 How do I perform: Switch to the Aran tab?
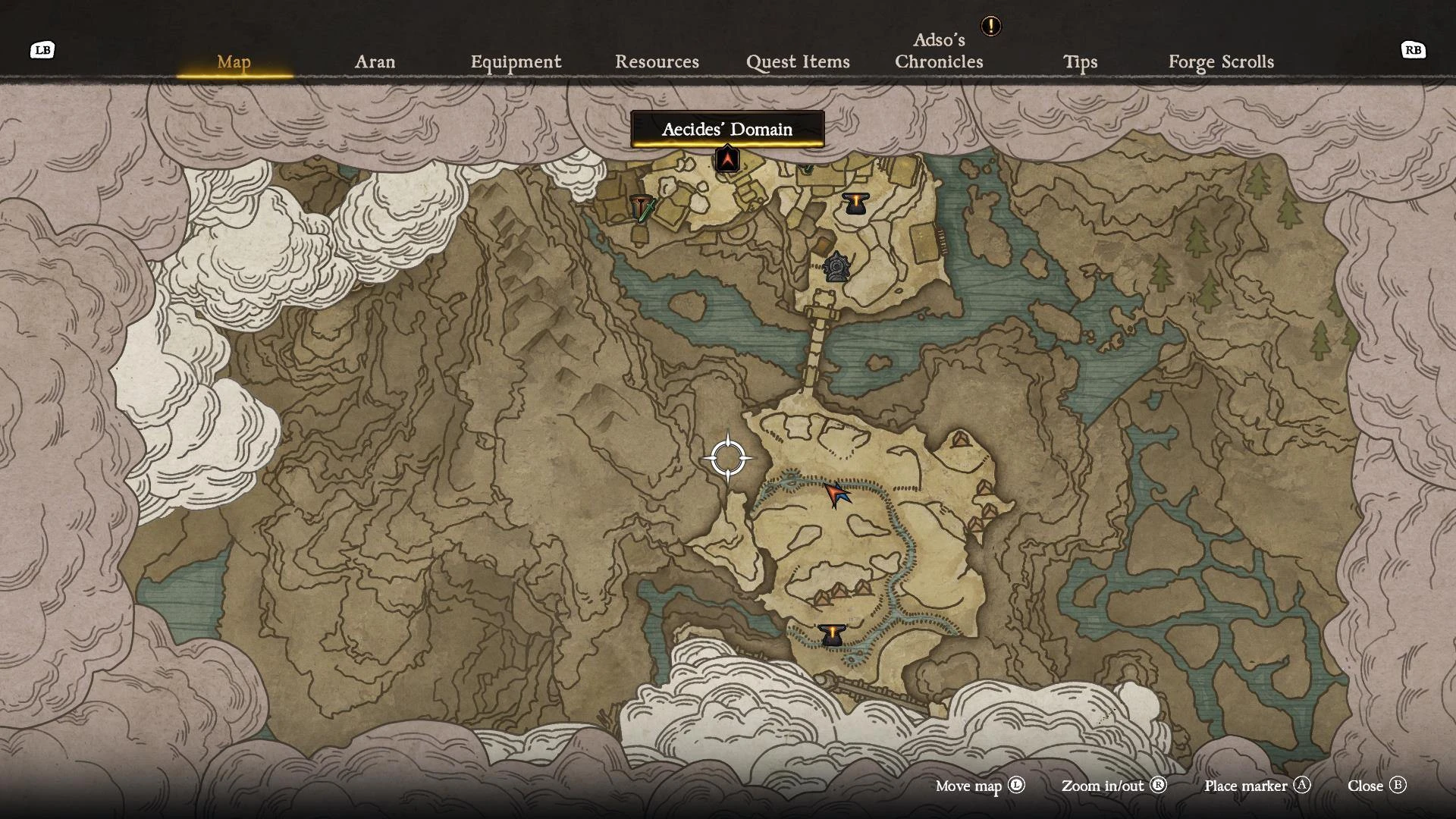pyautogui.click(x=375, y=61)
